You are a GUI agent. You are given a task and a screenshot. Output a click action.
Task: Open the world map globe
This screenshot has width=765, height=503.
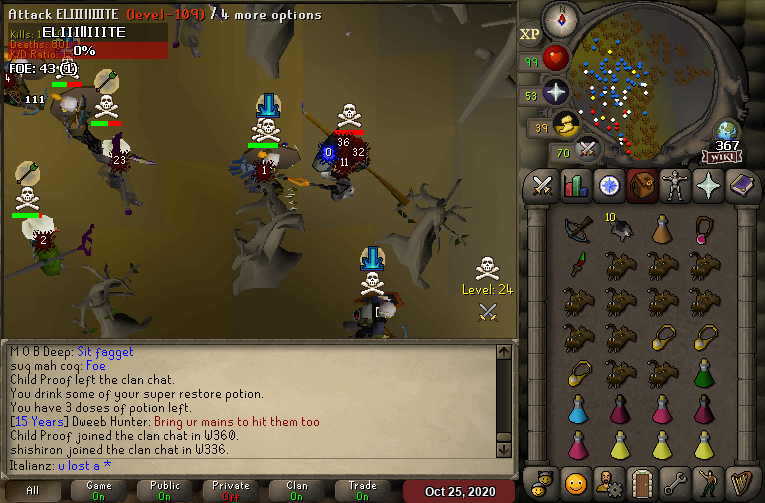pos(727,131)
